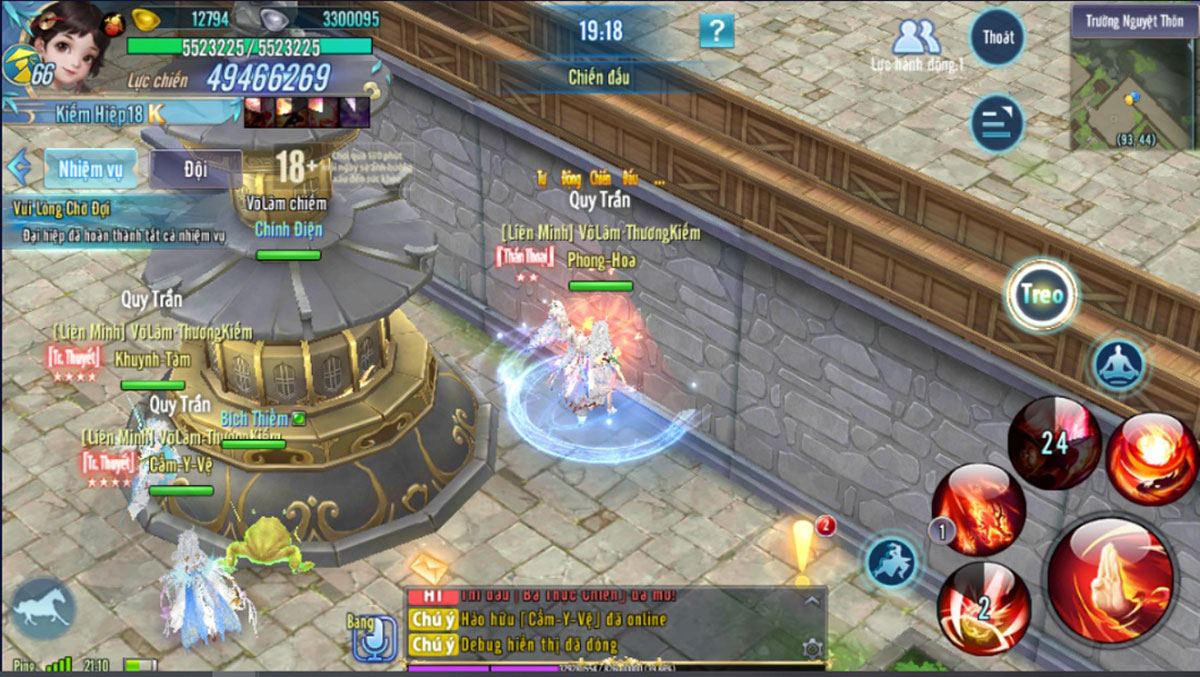The height and width of the screenshot is (677, 1200).
Task: Open the yellow exclamation notification
Action: point(803,549)
